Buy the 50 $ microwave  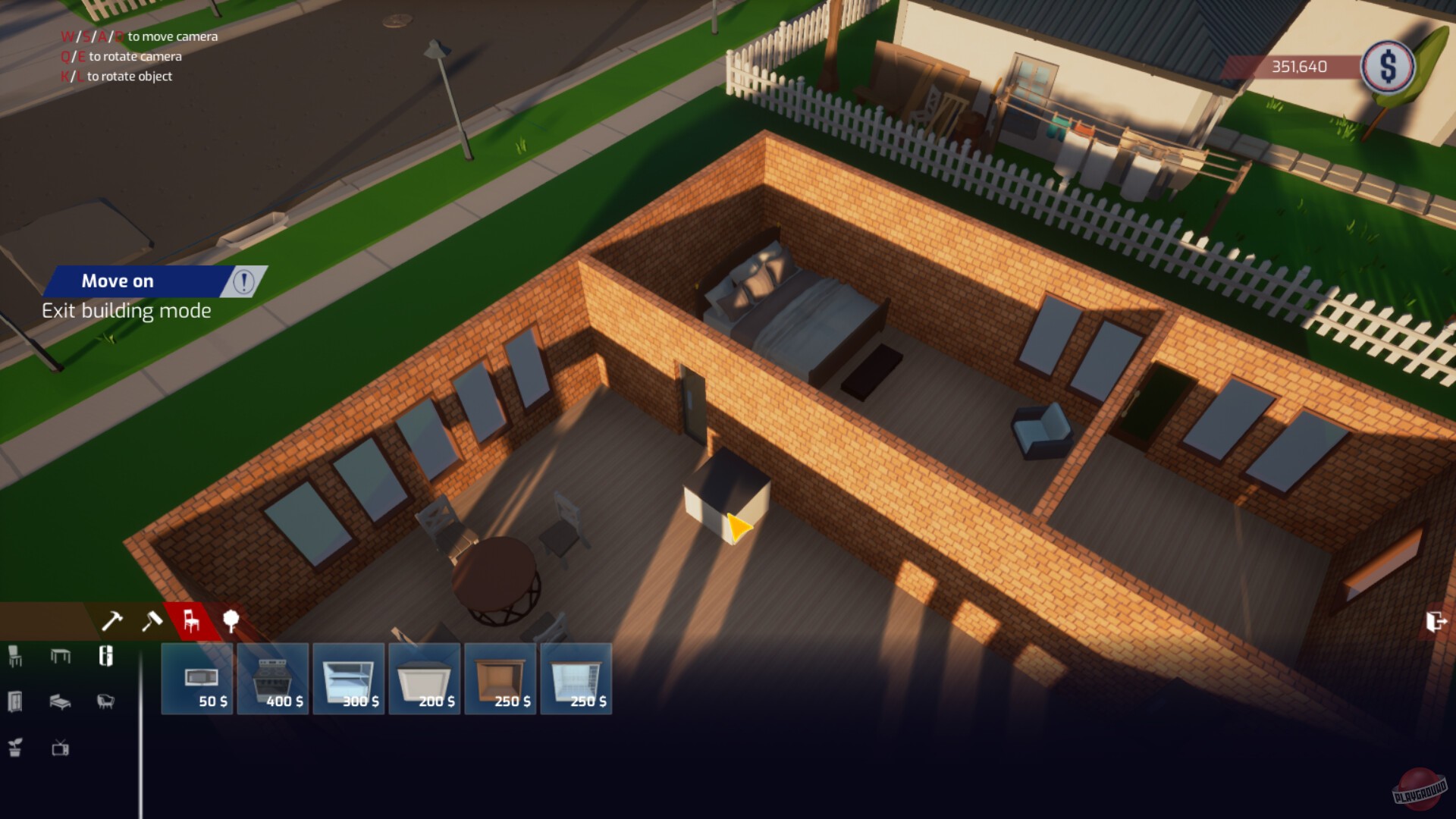point(196,679)
